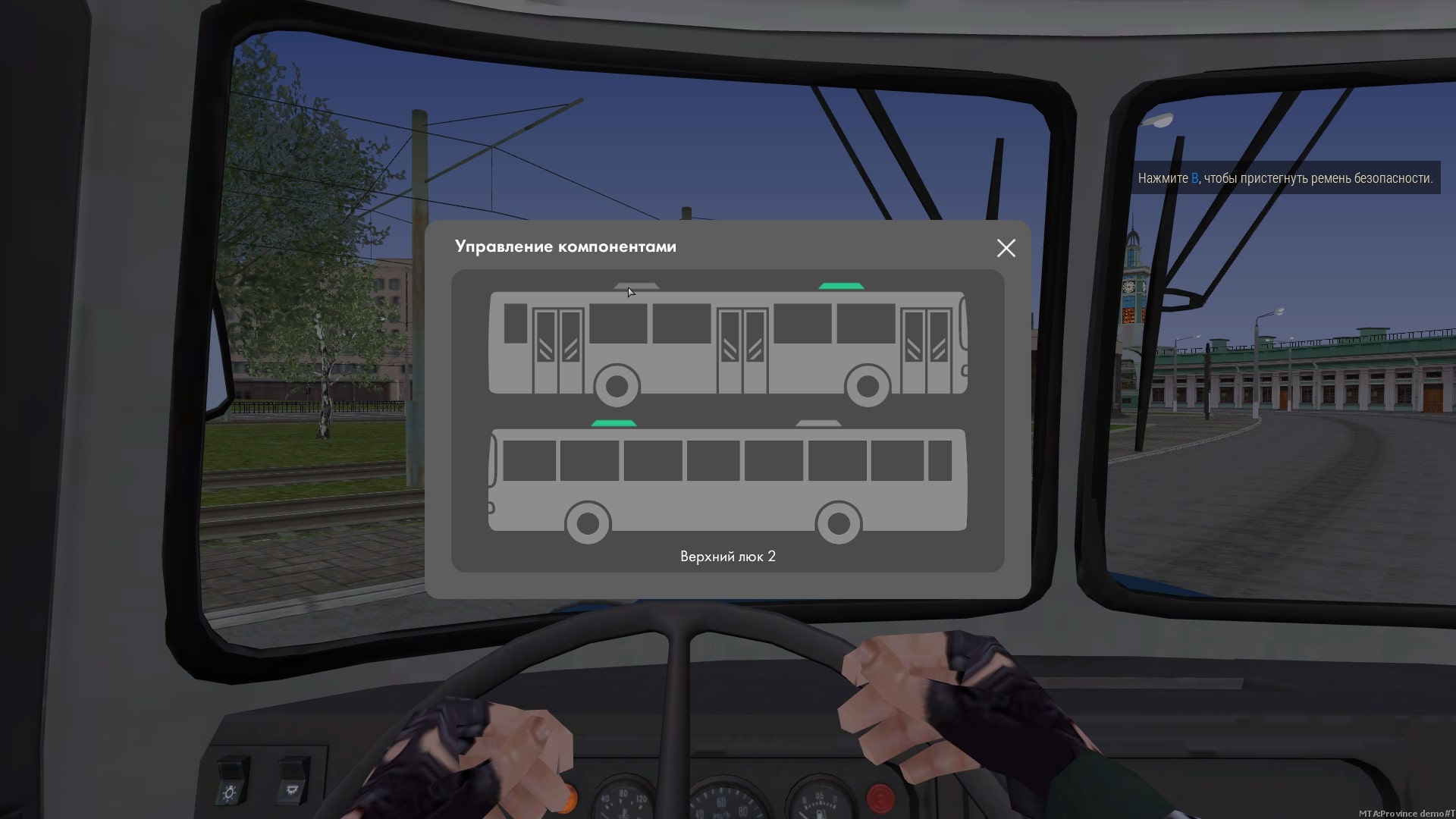The height and width of the screenshot is (819, 1456).
Task: Toggle the green roof hatch above the door-side bus
Action: (x=841, y=286)
